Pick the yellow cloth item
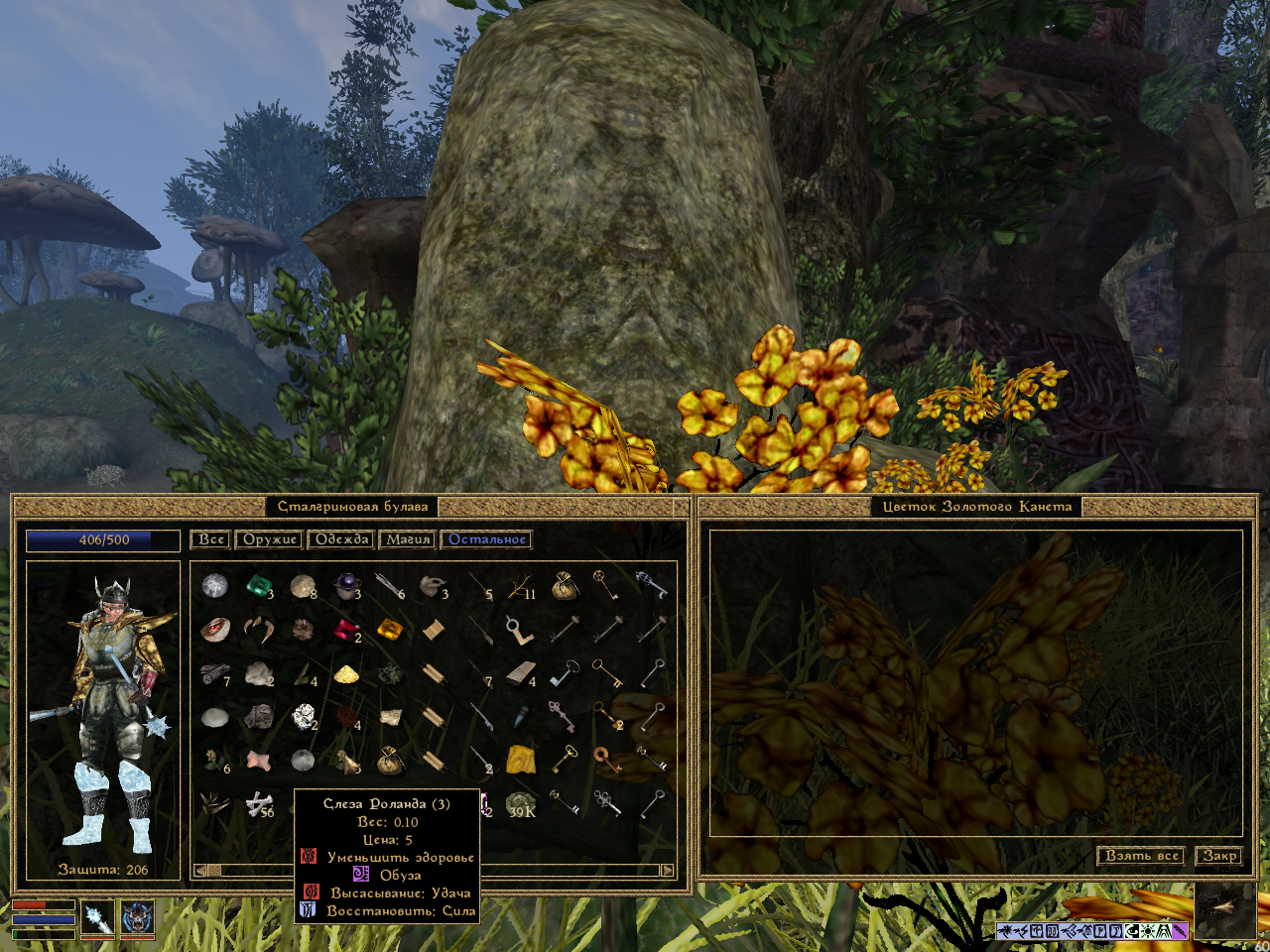This screenshot has width=1270, height=952. 521,760
